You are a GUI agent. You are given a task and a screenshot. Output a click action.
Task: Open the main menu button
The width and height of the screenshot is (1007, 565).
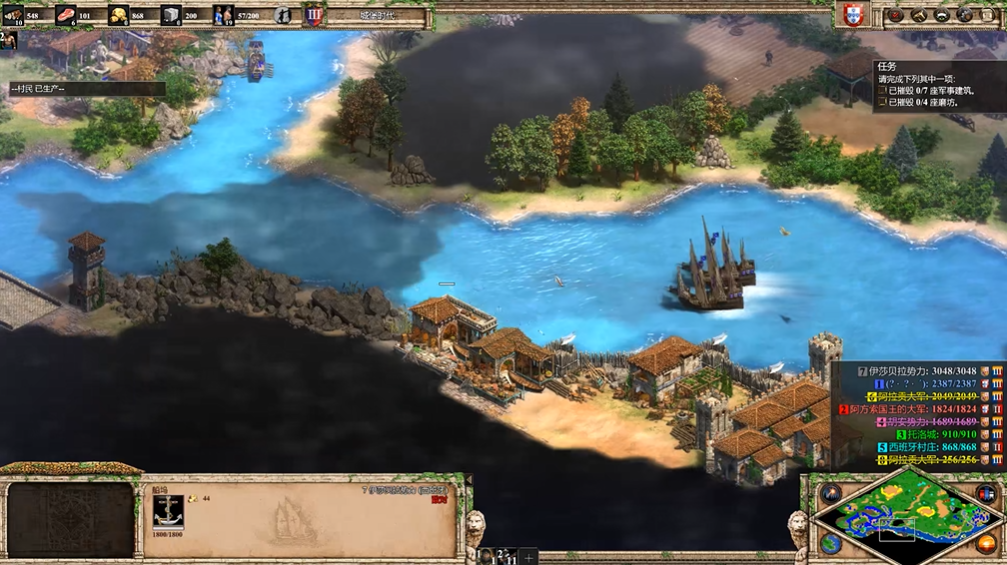[988, 15]
